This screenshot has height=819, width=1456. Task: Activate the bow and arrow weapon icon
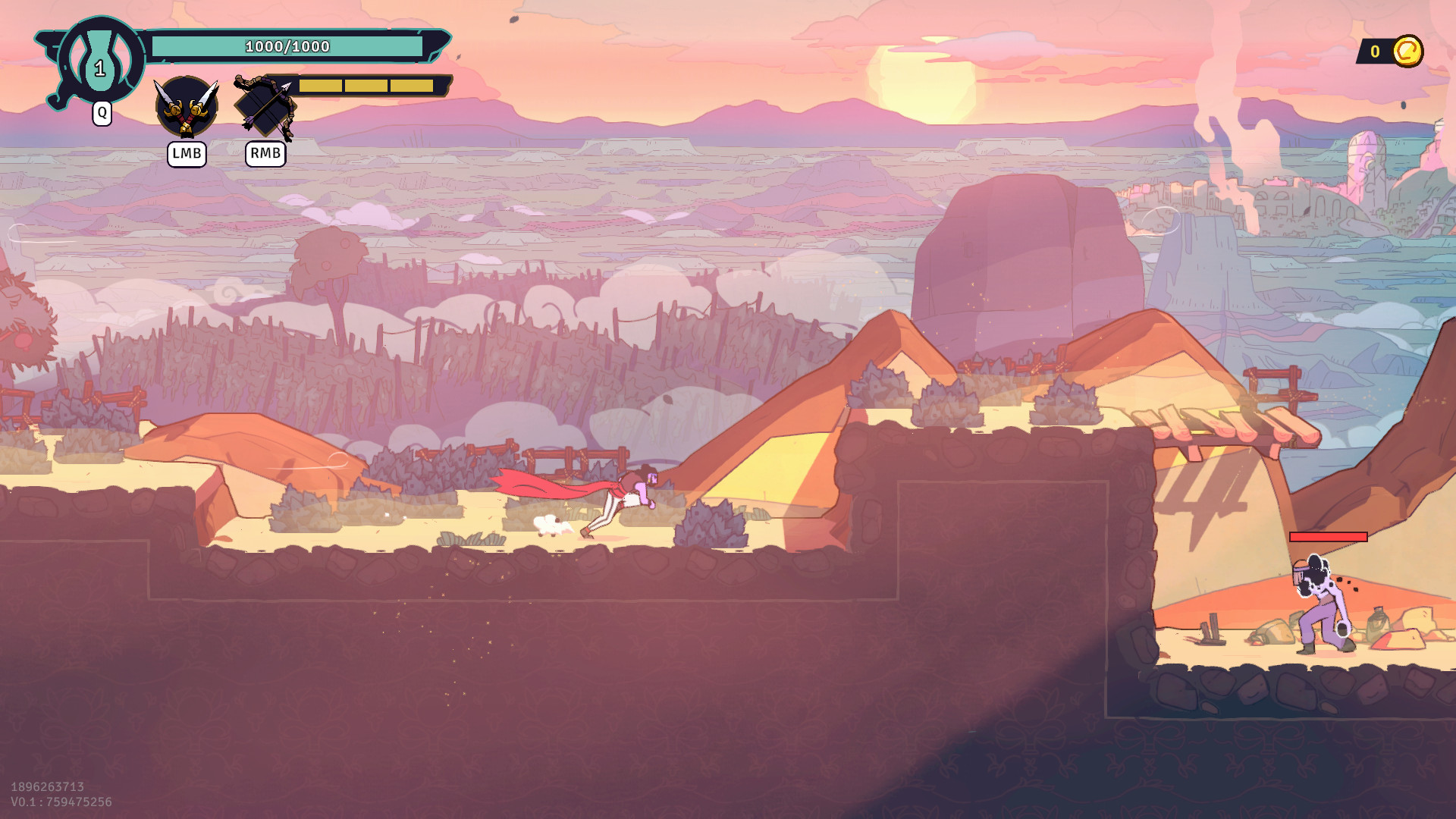(265, 107)
